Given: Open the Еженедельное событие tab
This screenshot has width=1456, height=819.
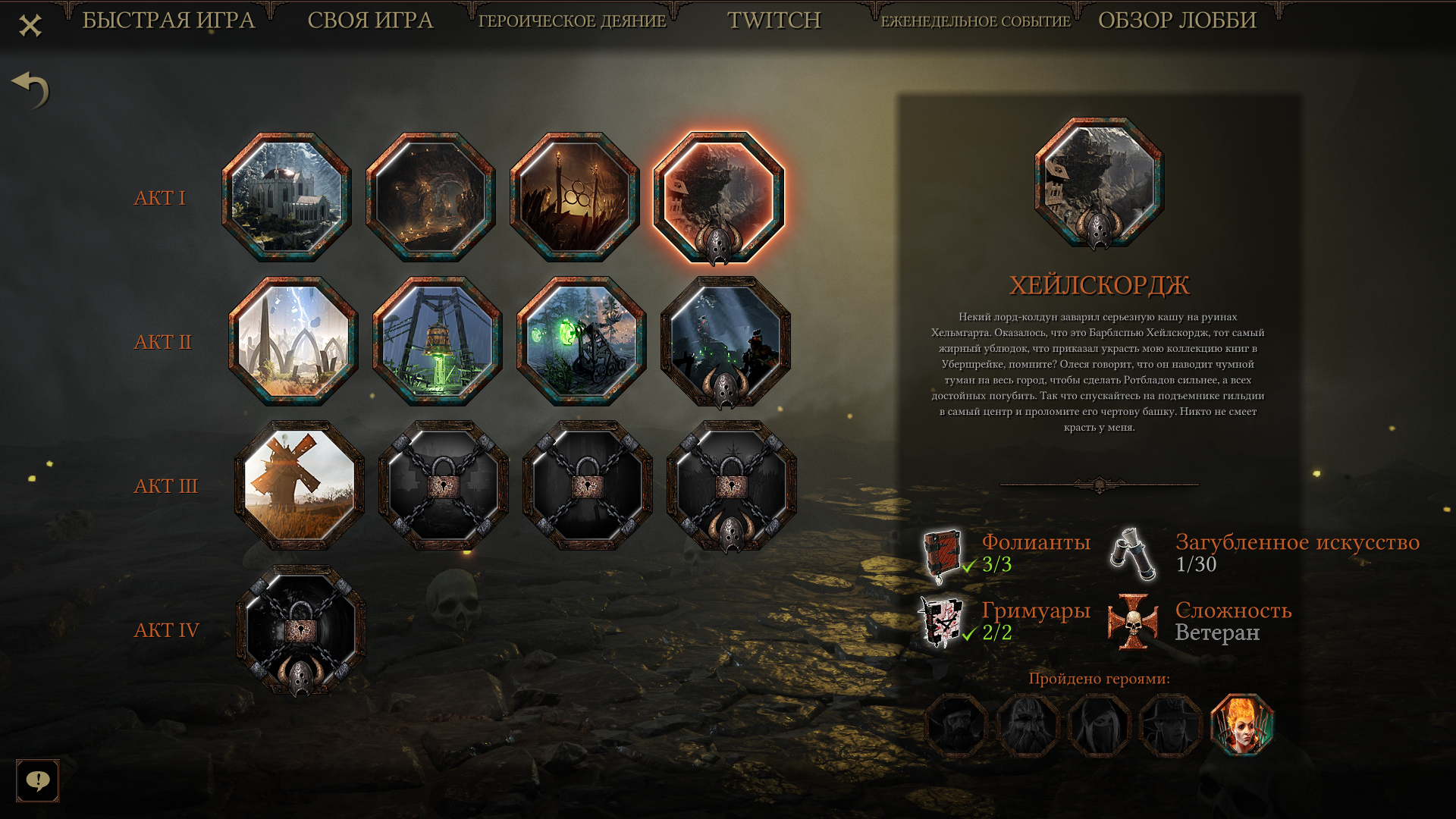Looking at the screenshot, I should click(x=975, y=21).
